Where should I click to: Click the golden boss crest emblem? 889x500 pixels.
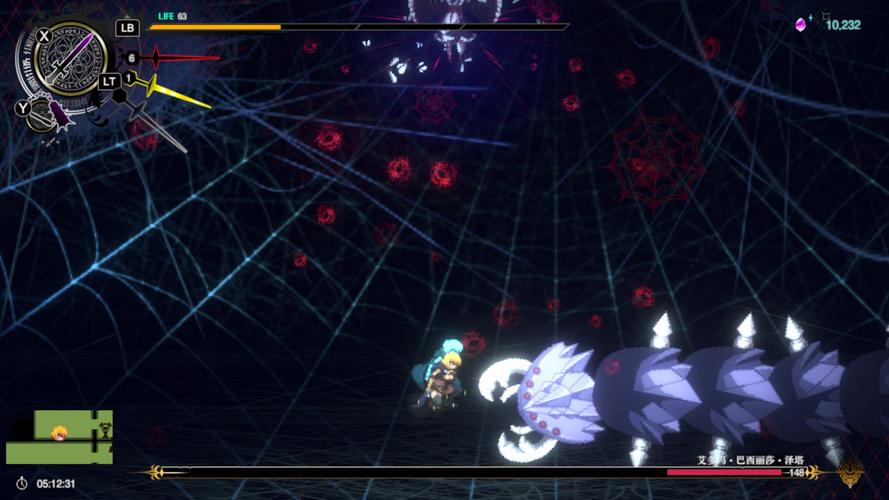click(851, 472)
